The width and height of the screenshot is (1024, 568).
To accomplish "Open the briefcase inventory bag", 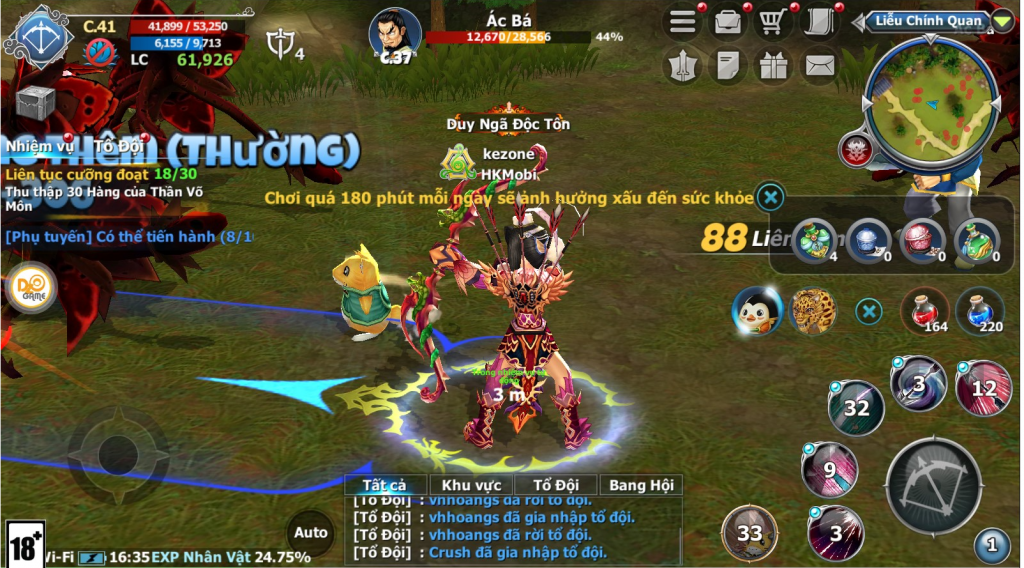I will click(728, 23).
